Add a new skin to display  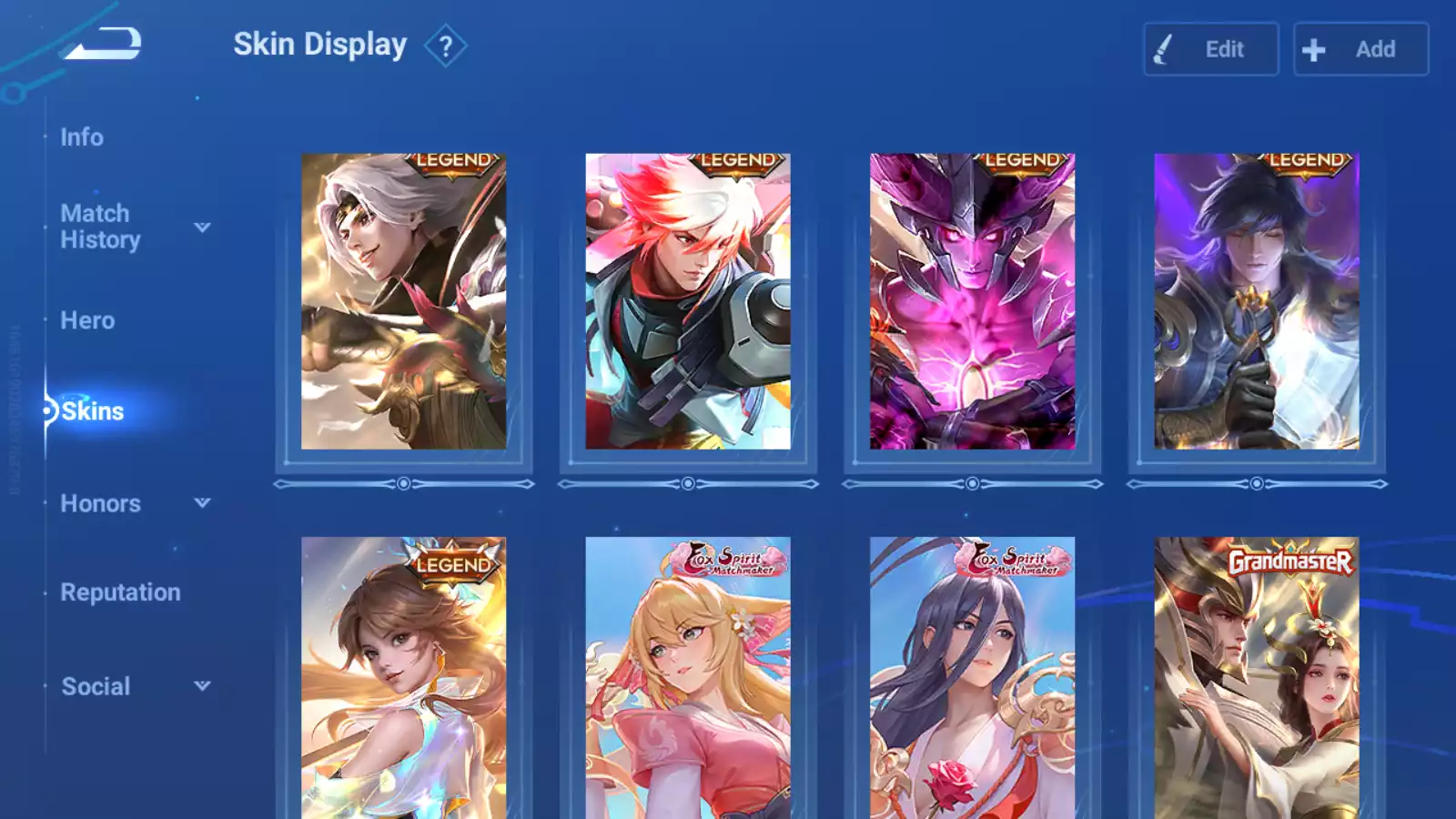point(1360,49)
